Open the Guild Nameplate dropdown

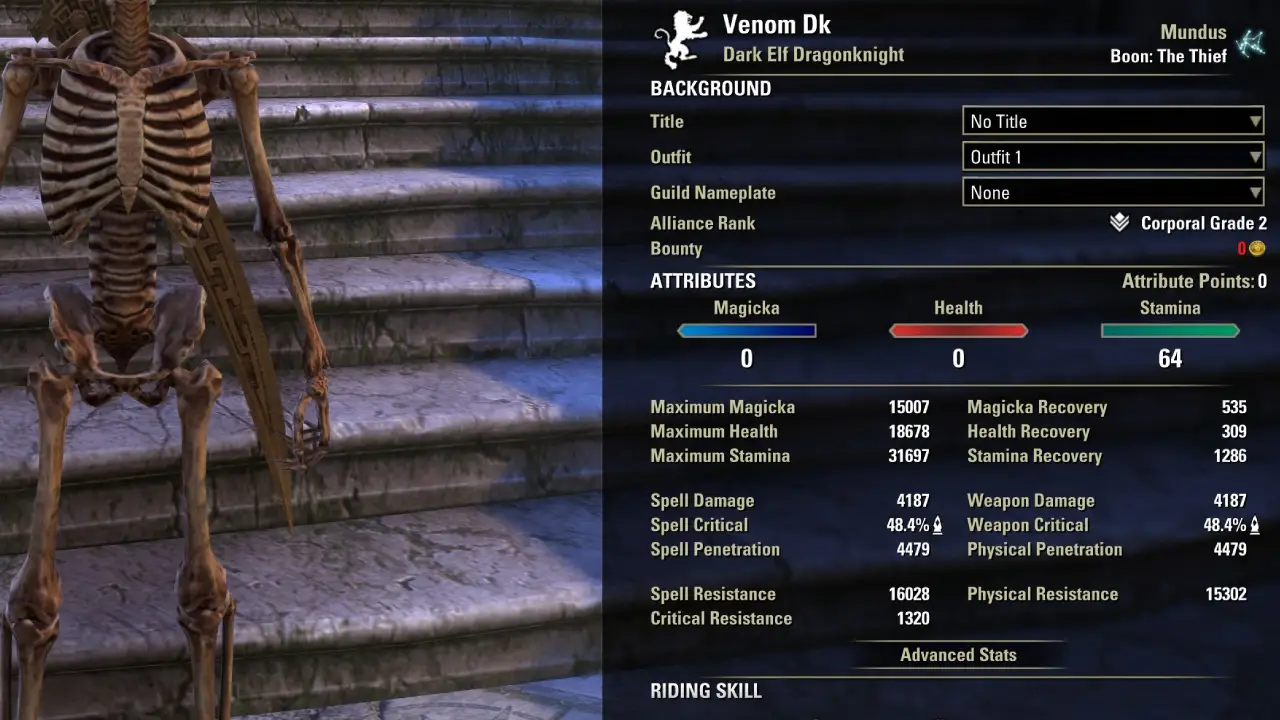point(1112,193)
